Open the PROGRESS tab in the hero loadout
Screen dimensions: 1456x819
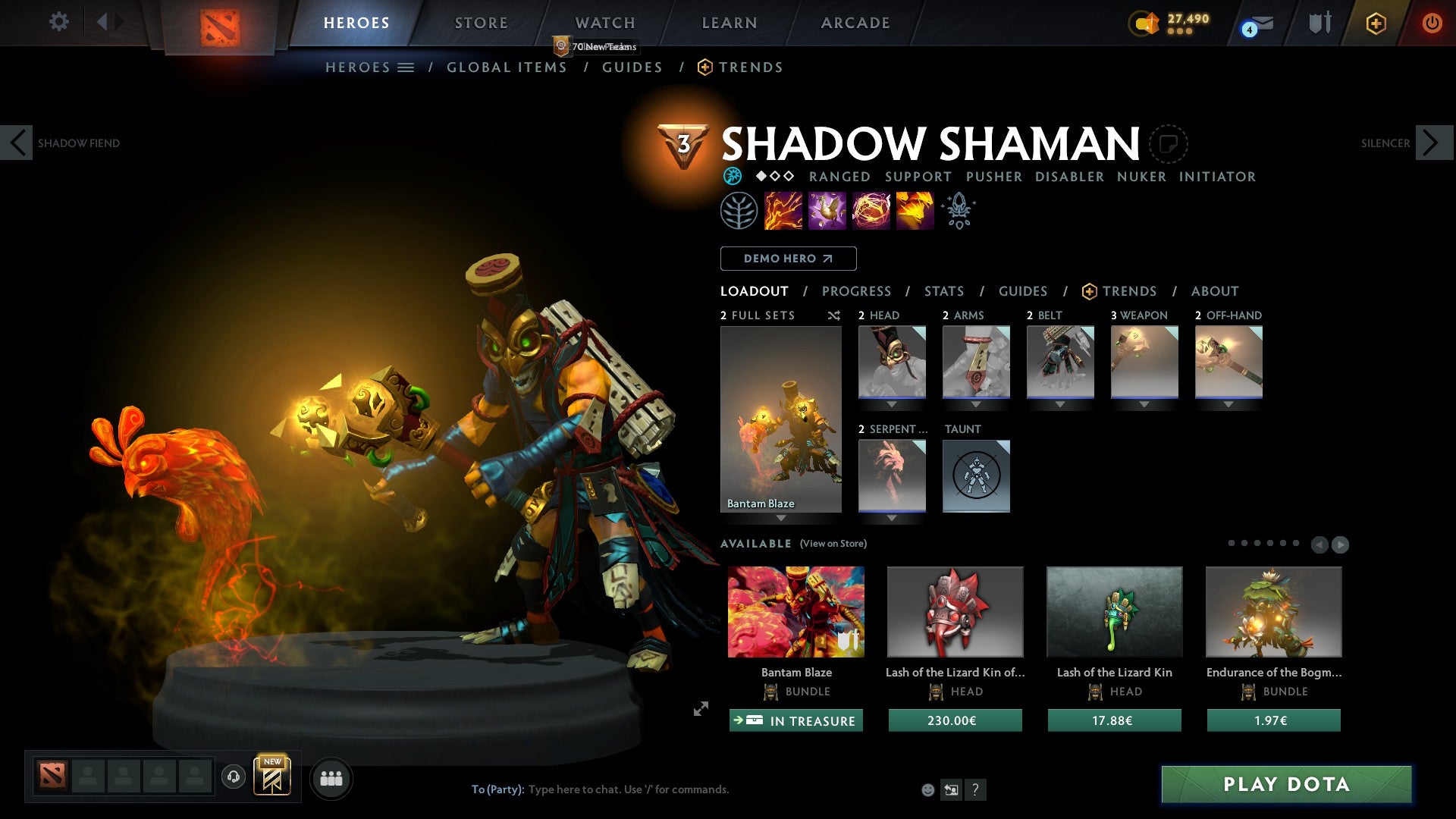(x=857, y=291)
